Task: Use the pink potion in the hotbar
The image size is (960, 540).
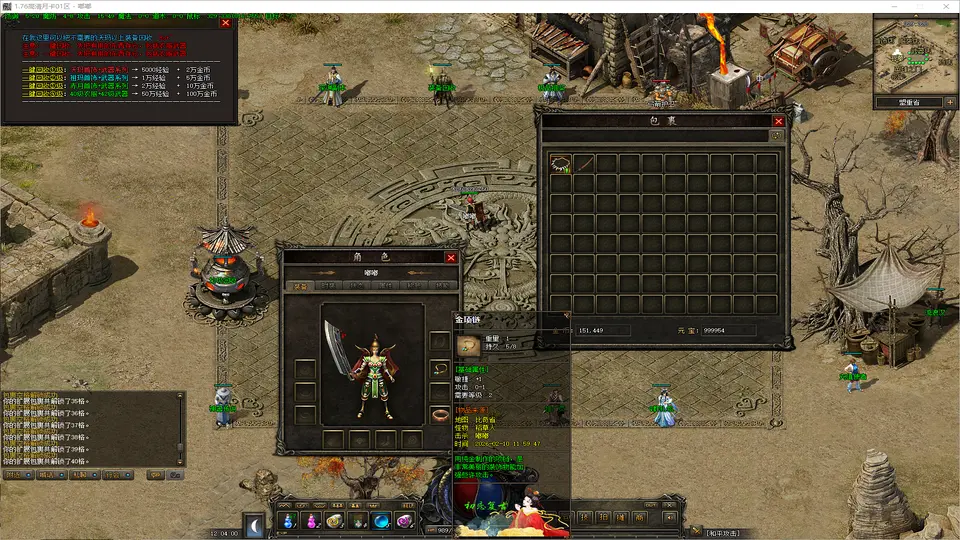Action: point(311,521)
